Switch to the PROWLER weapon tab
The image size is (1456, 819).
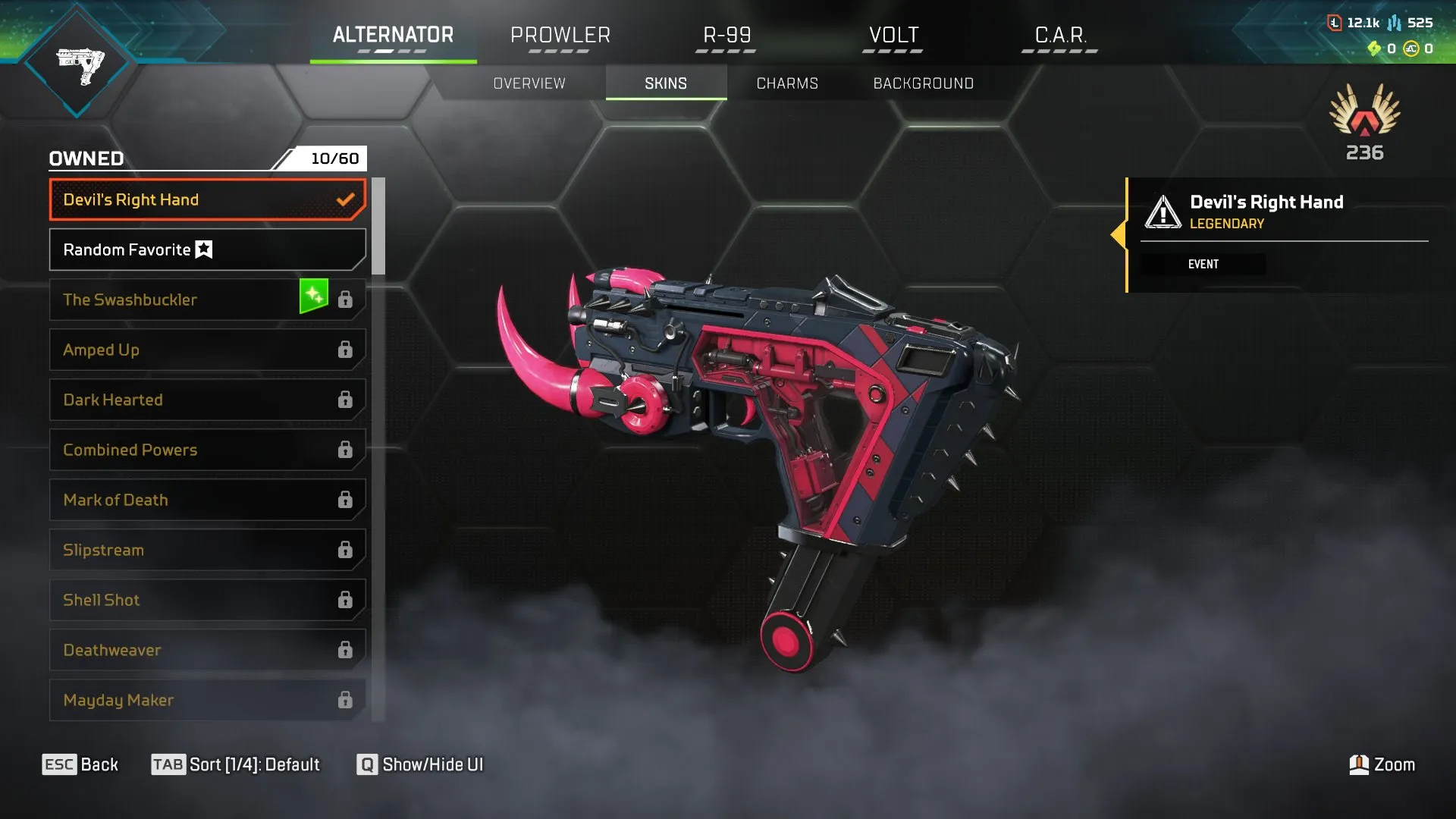click(560, 35)
